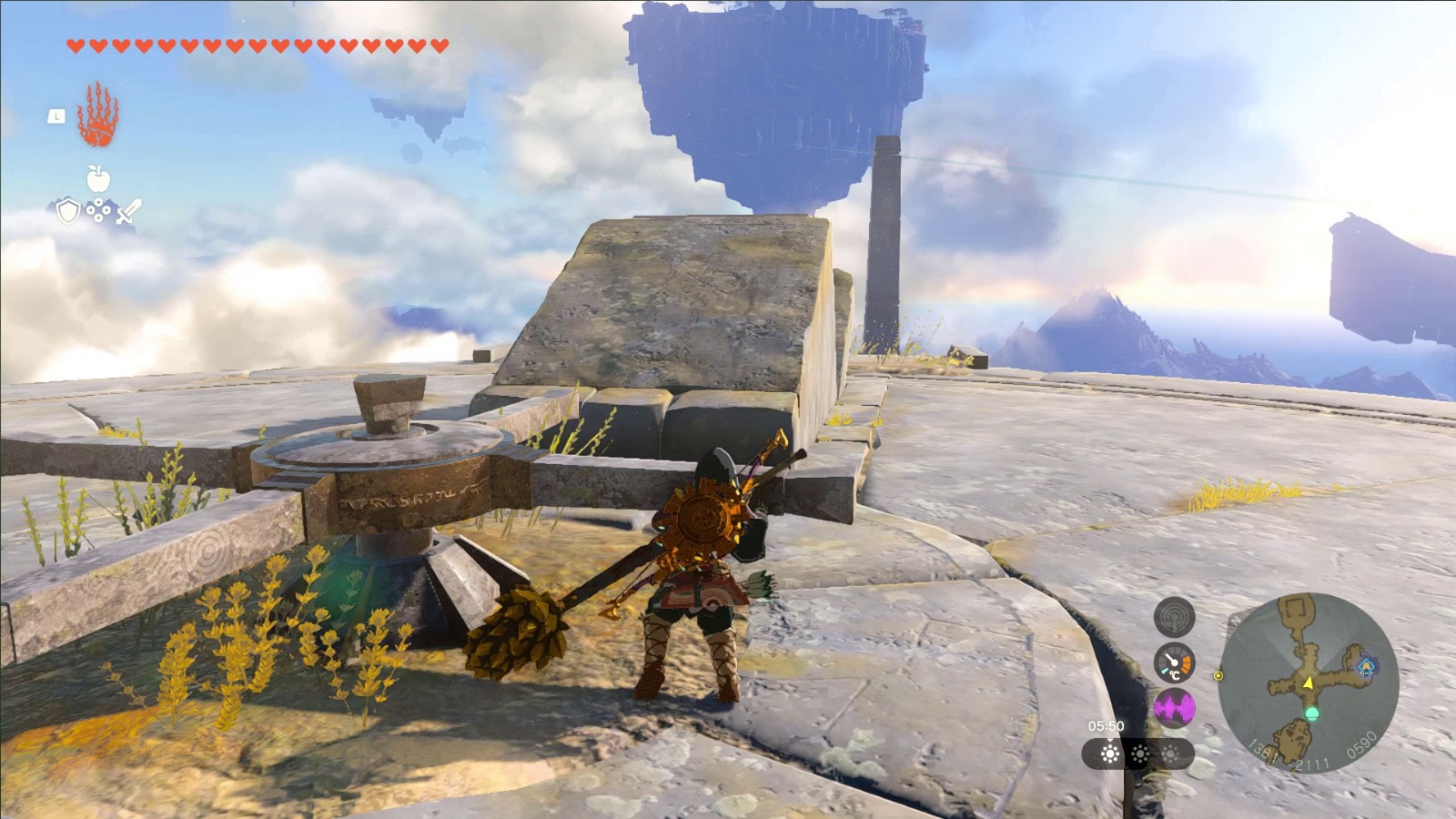Click the coordinates 1381 -2111 0590 text
Viewport: 1456px width, 819px height.
[1311, 752]
